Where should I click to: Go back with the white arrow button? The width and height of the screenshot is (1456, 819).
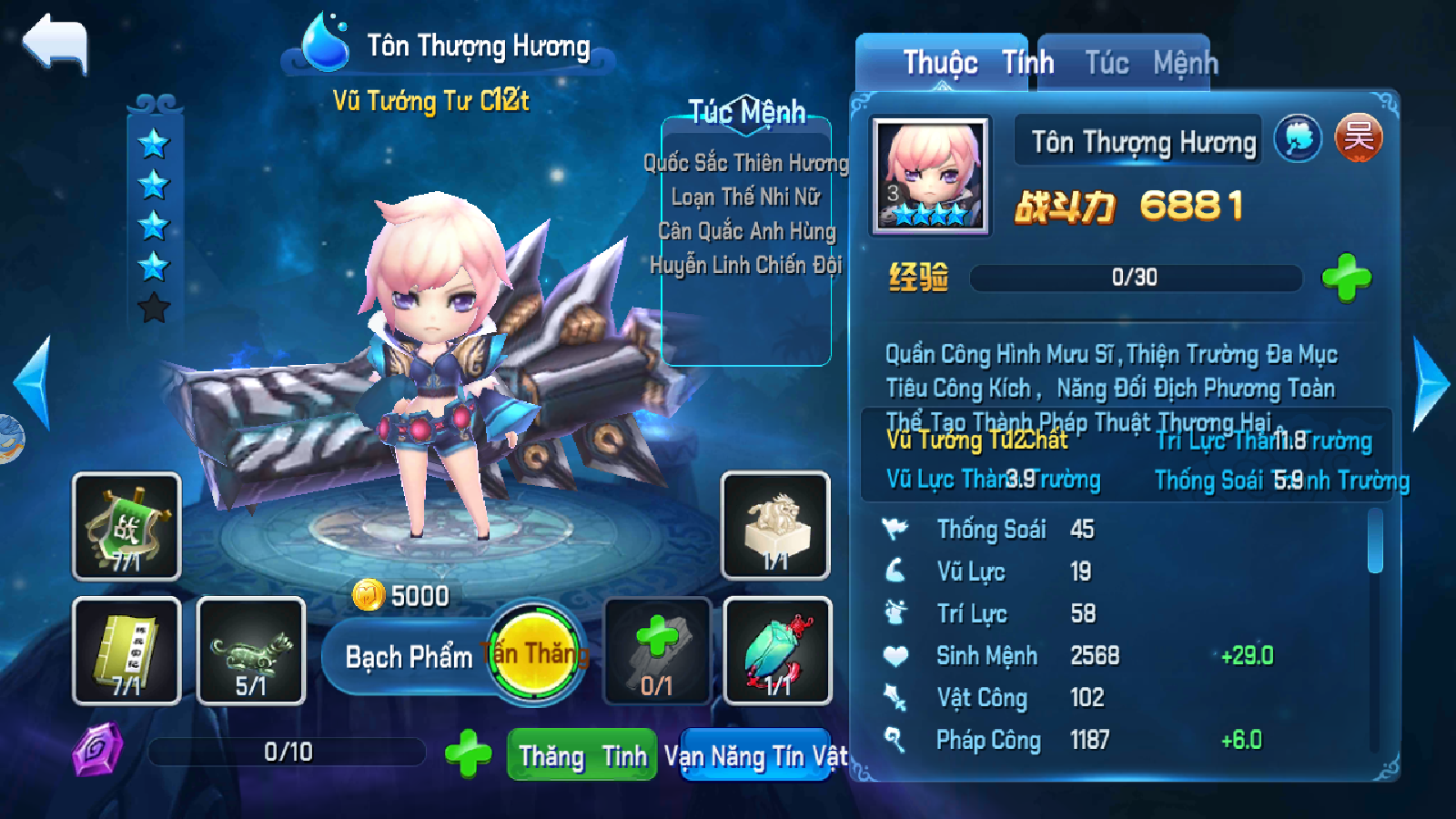click(x=56, y=44)
